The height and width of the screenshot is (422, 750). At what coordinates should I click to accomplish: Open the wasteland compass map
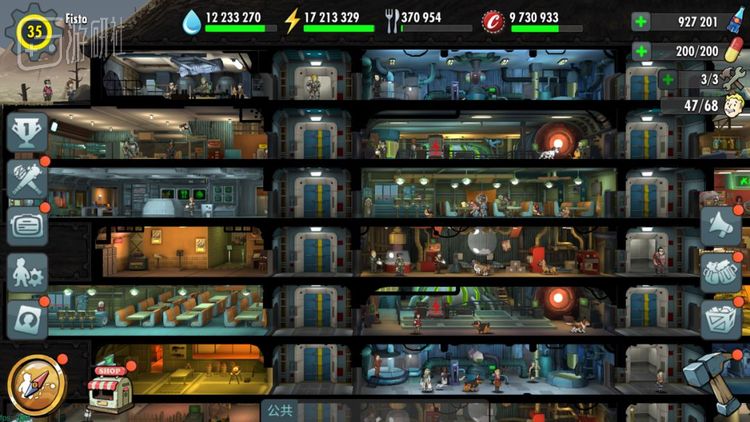tap(37, 383)
